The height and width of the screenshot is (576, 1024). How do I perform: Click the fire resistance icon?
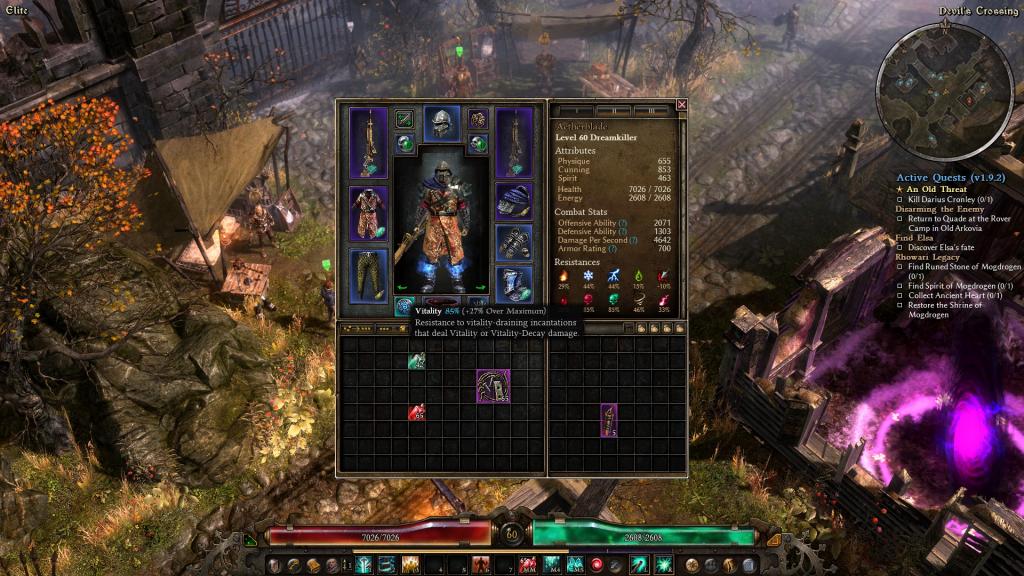point(562,275)
